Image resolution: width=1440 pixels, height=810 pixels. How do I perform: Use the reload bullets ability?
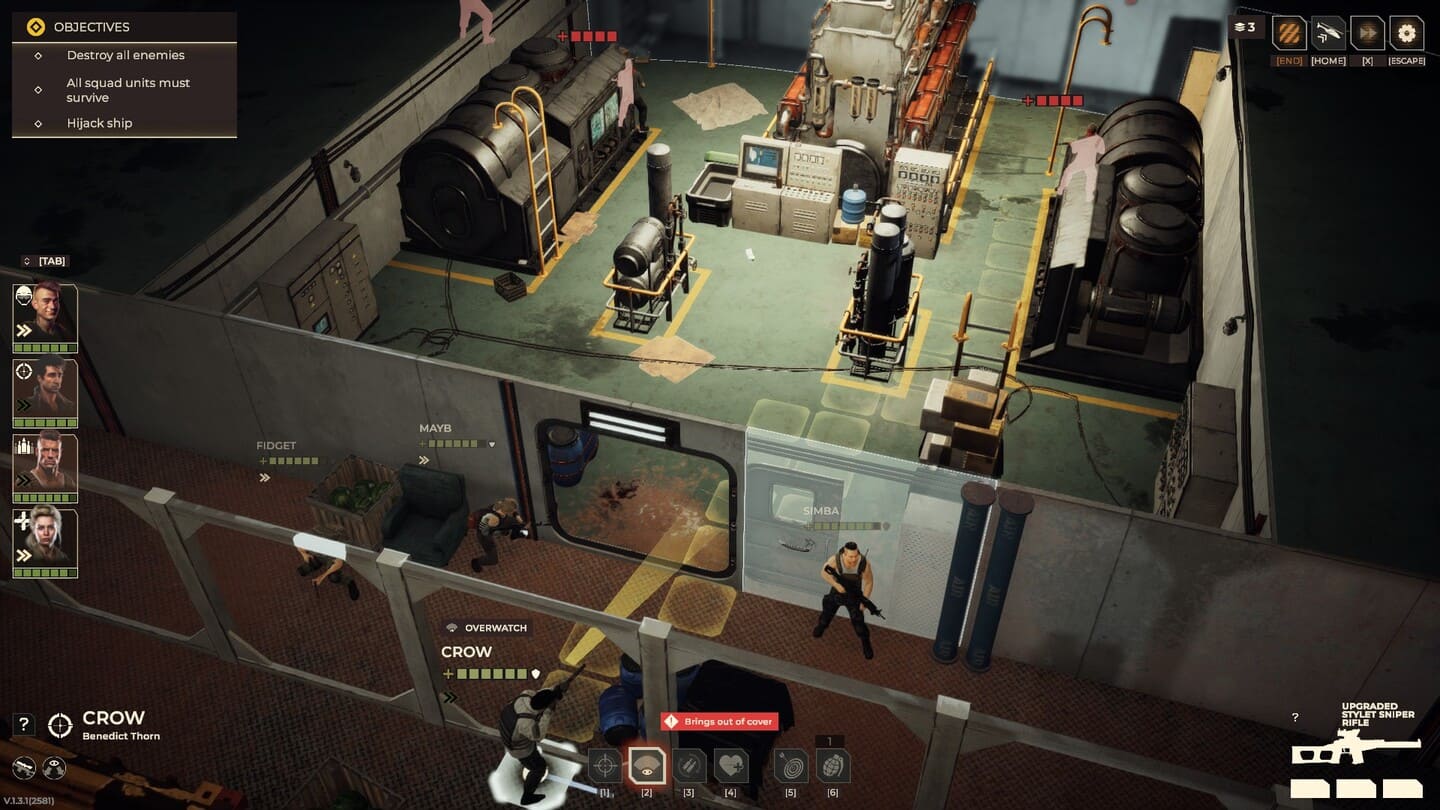688,767
